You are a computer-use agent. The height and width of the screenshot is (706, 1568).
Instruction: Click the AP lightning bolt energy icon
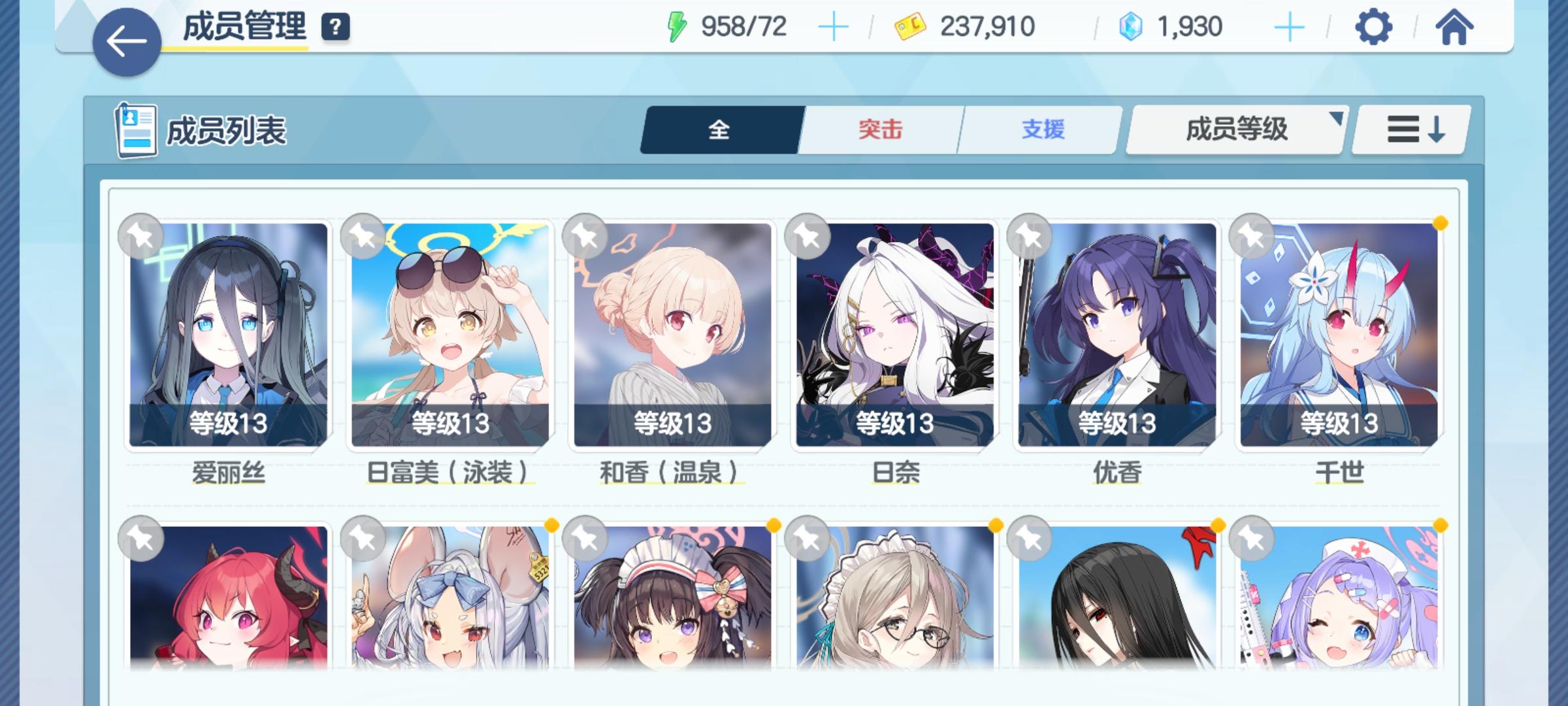(678, 27)
